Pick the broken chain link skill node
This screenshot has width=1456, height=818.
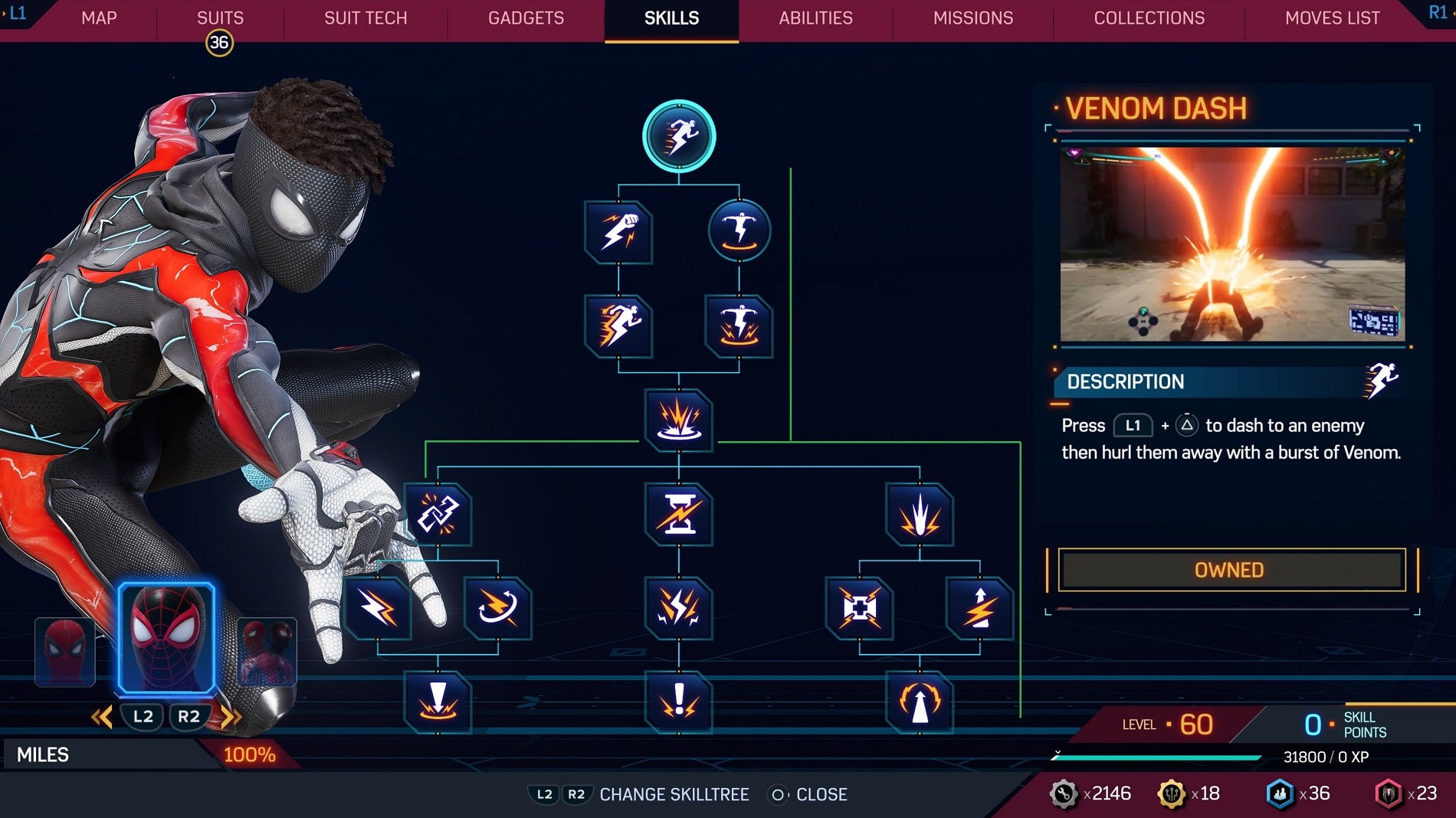tap(438, 514)
